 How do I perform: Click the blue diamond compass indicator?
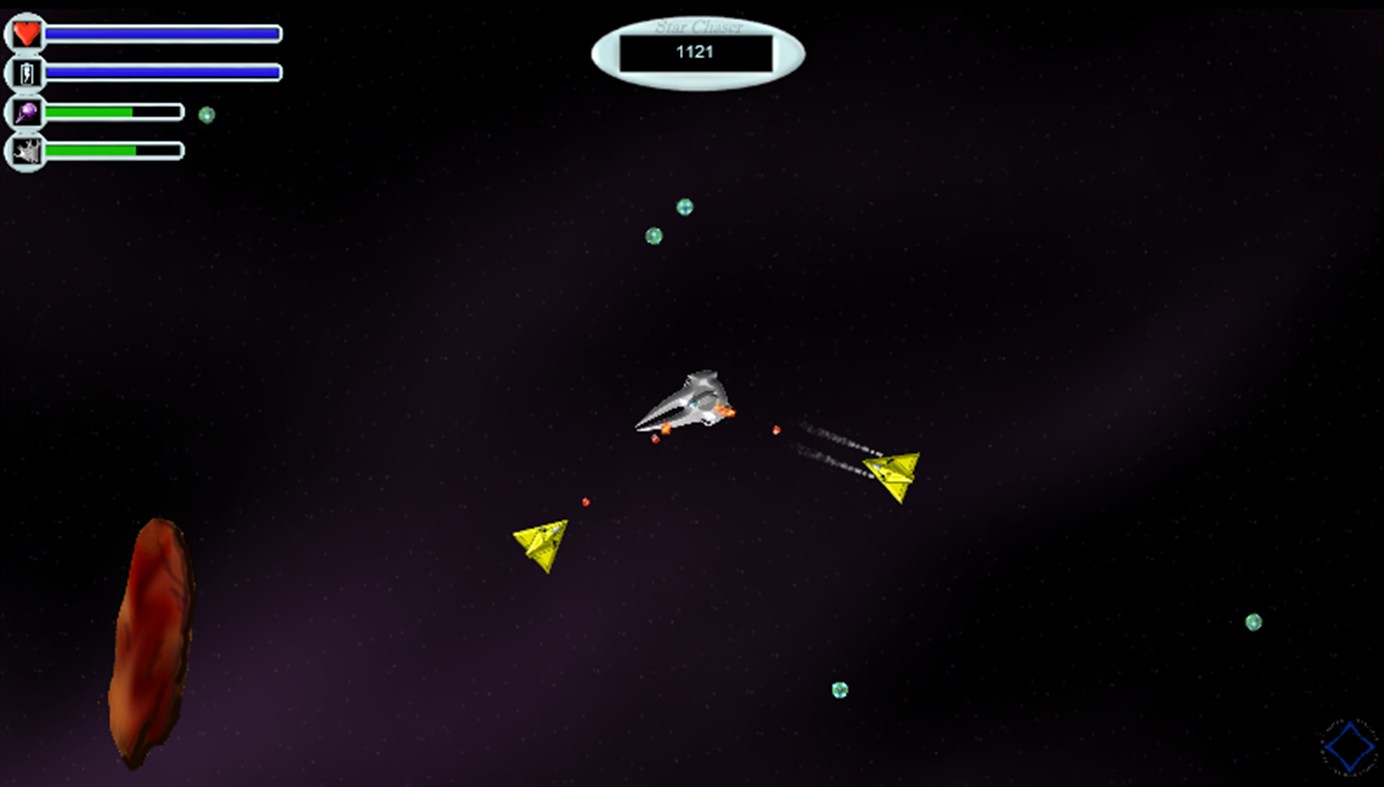(x=1348, y=745)
